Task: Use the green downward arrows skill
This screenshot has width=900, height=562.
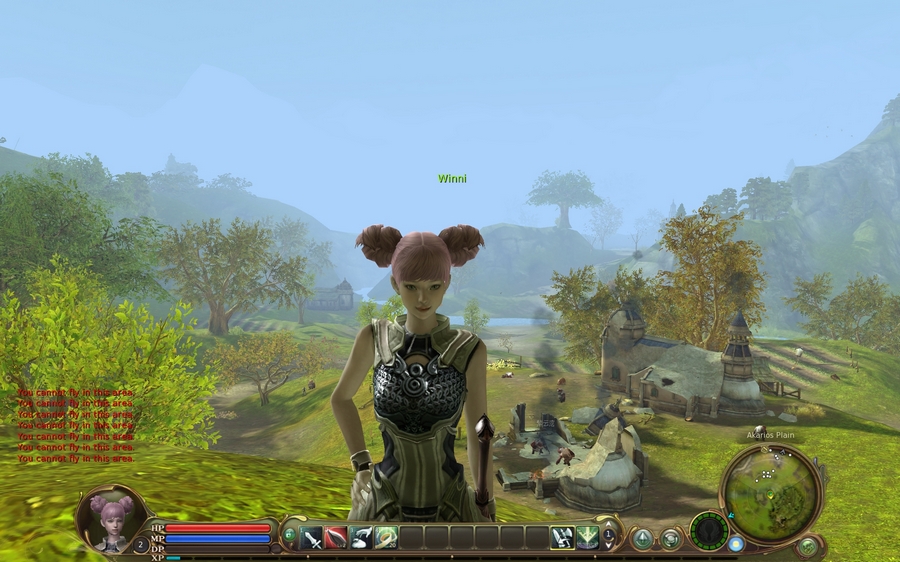Action: [x=587, y=538]
